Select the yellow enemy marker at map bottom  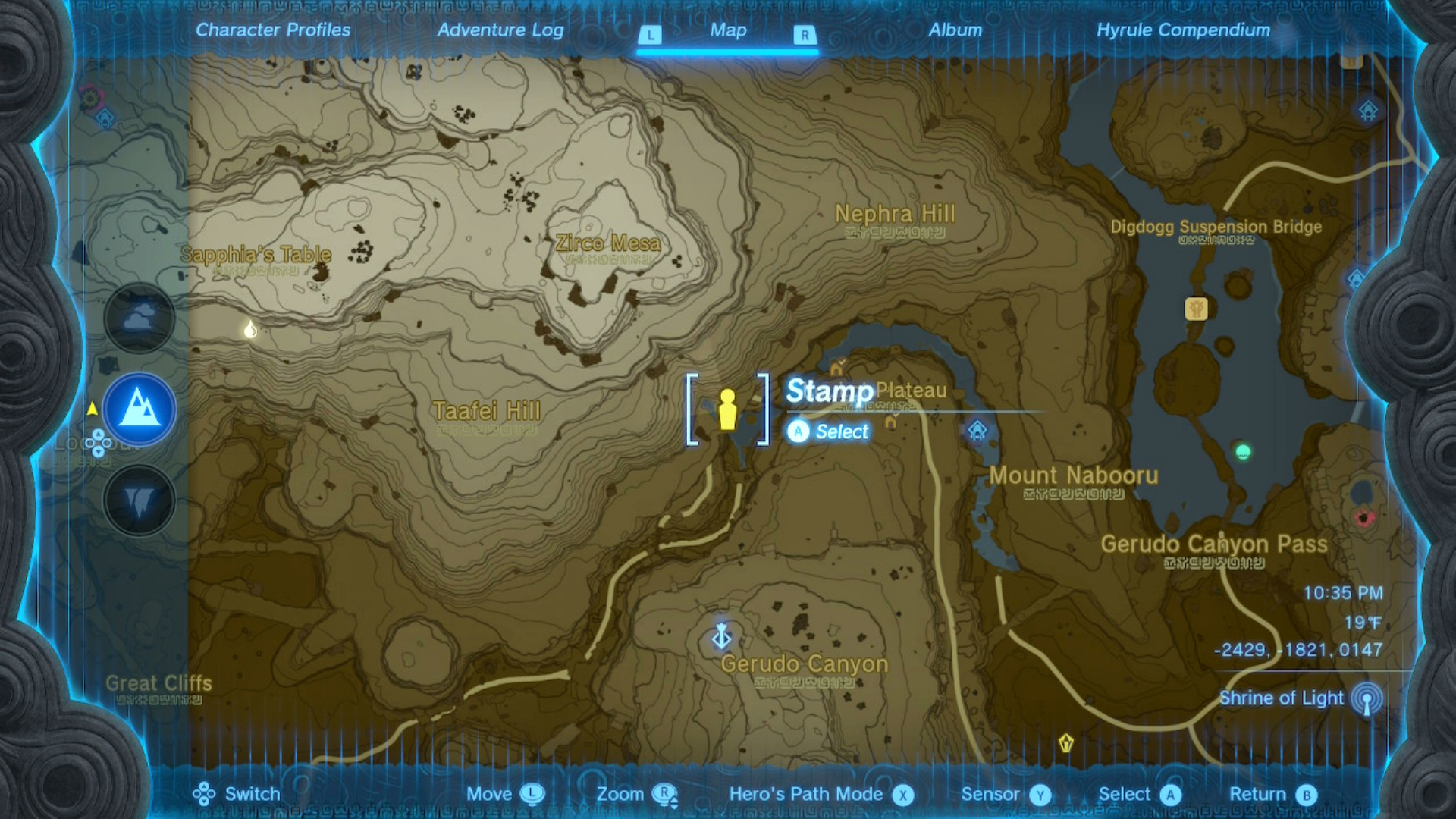click(x=1065, y=744)
